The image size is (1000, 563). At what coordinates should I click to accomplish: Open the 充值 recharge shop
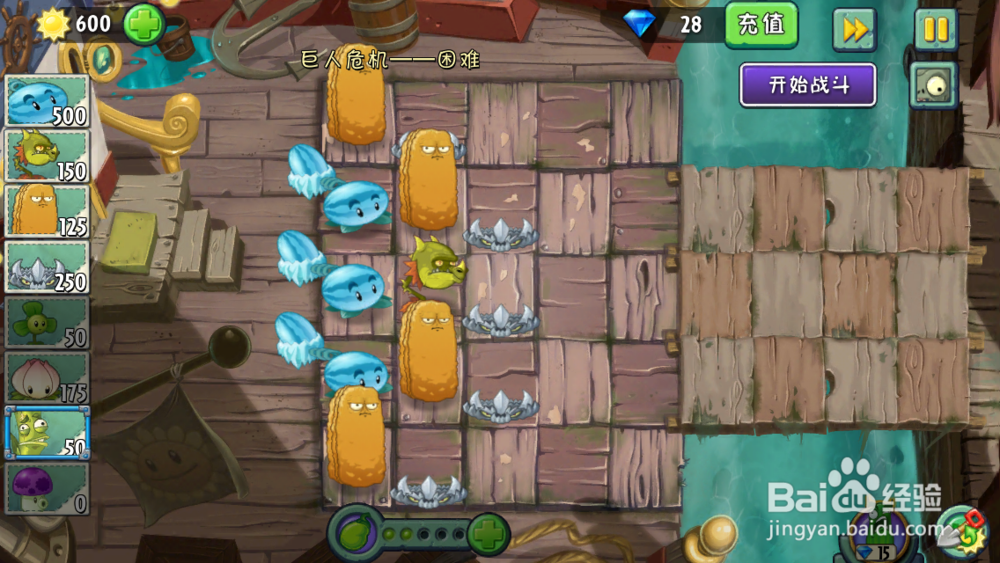[x=761, y=24]
